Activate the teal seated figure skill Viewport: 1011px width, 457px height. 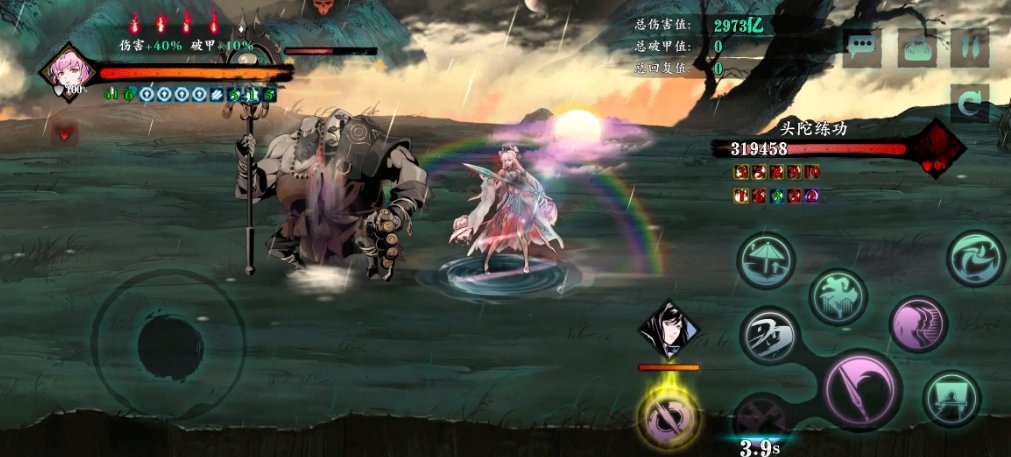coord(950,397)
